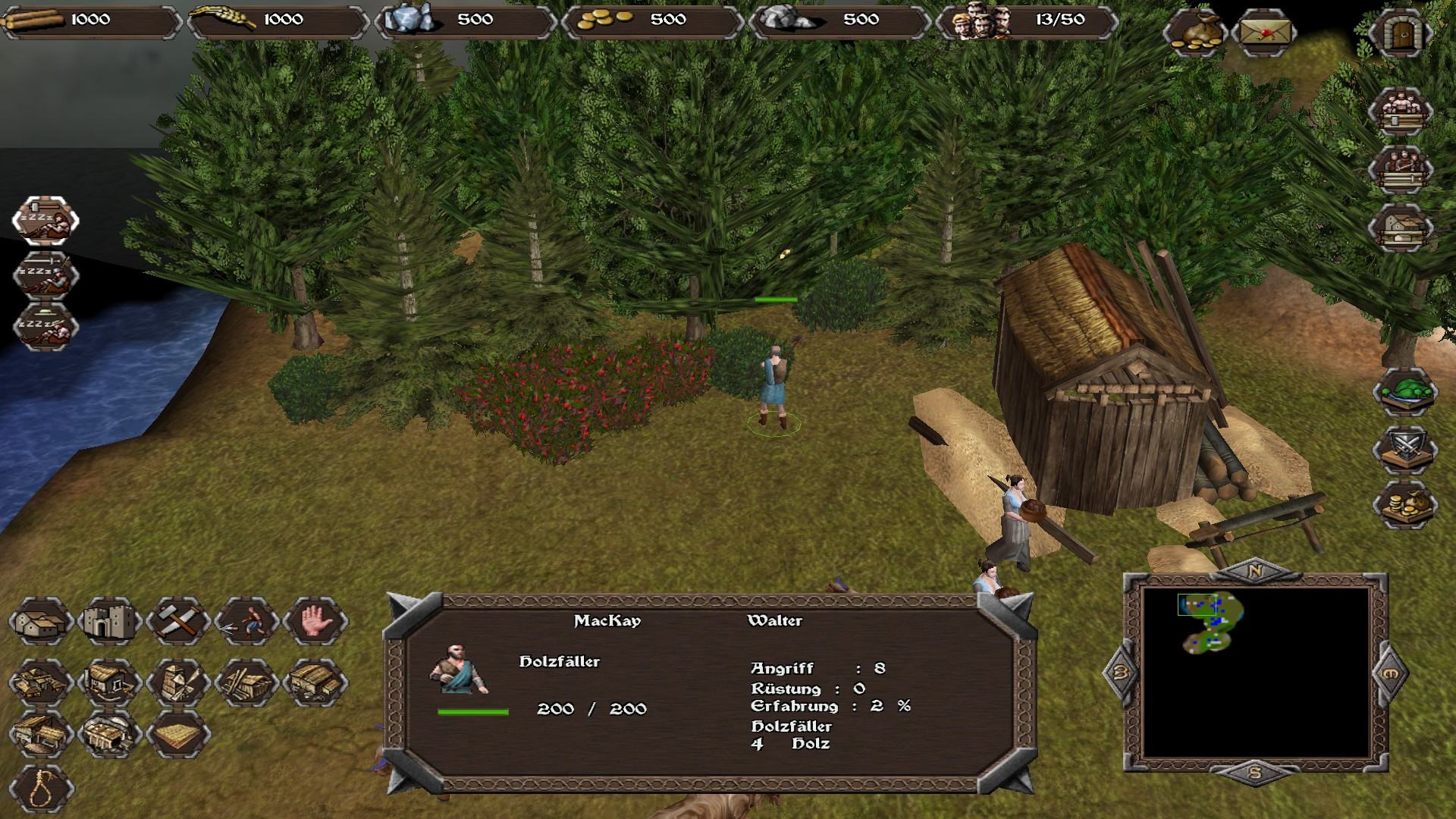The height and width of the screenshot is (819, 1456).
Task: Open the crossed swords shield icon
Action: (1405, 448)
